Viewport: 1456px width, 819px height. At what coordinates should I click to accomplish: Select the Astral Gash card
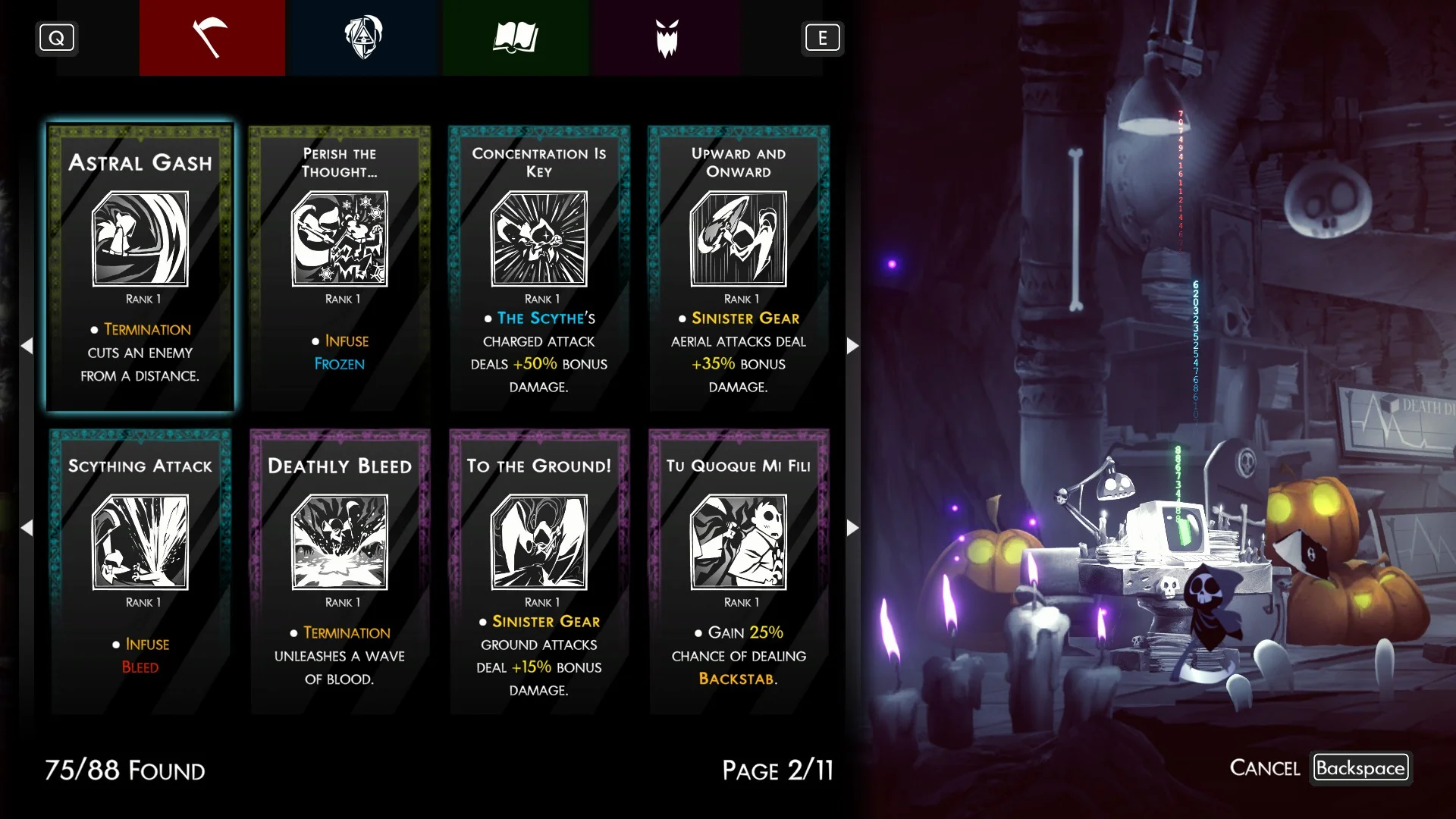tap(140, 267)
